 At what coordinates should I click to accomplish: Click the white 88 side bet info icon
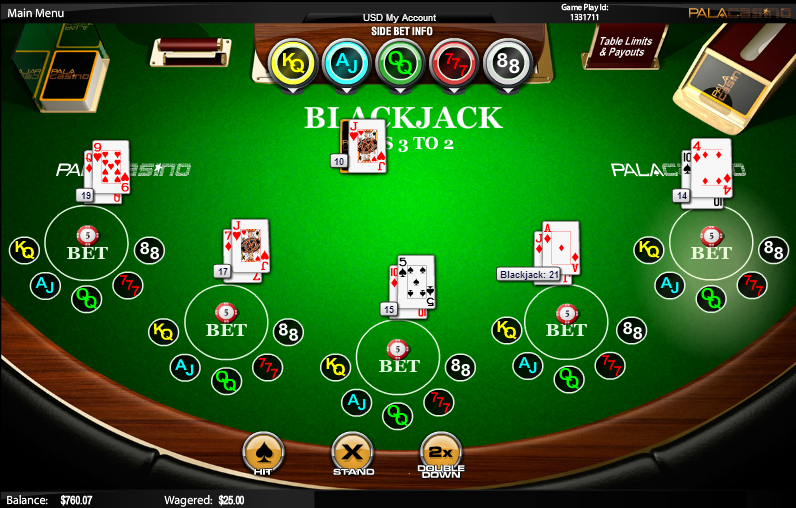click(x=506, y=62)
